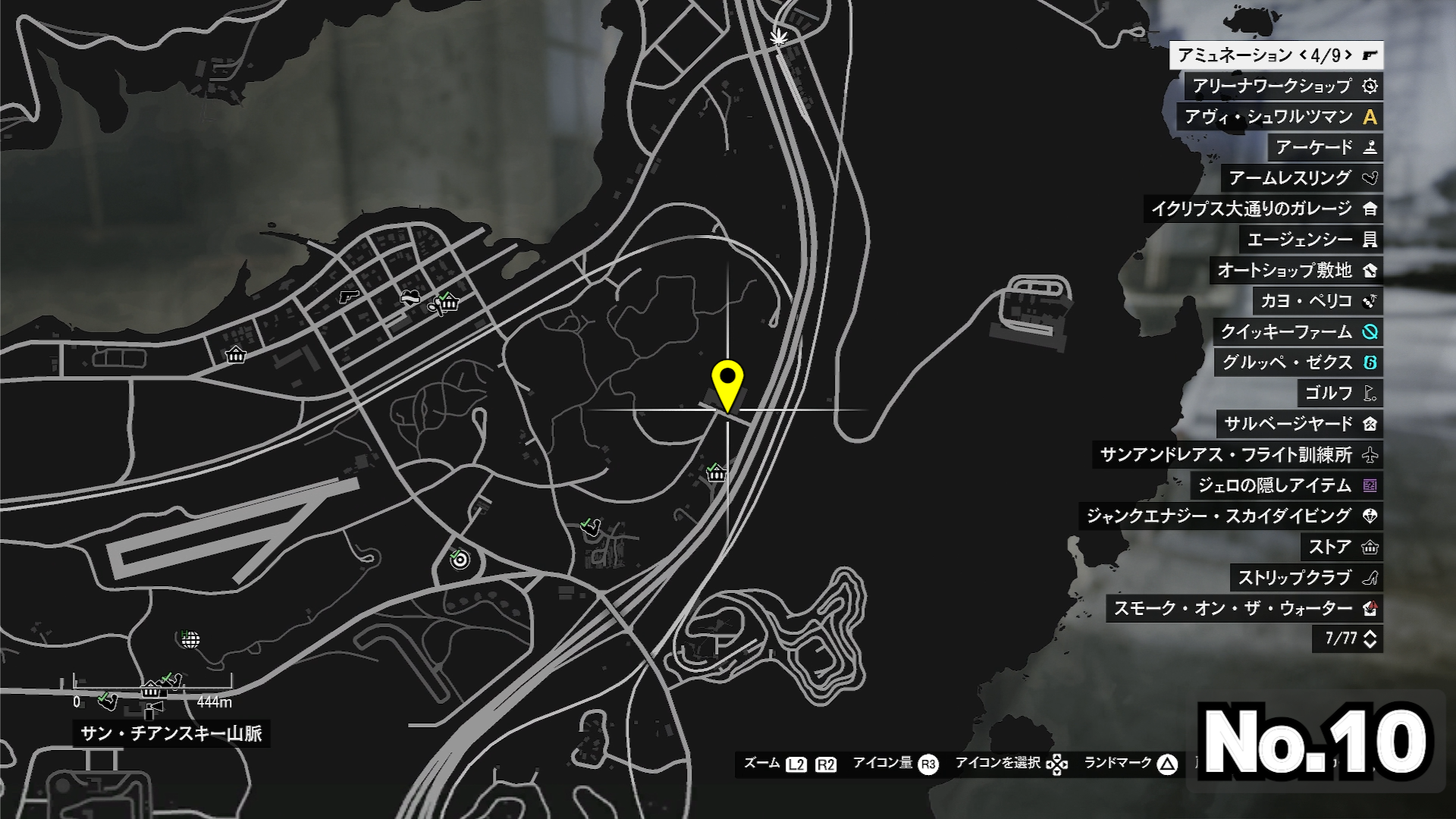Viewport: 1456px width, 819px height.
Task: Pick the エージェンシー legend entry
Action: click(x=1311, y=240)
